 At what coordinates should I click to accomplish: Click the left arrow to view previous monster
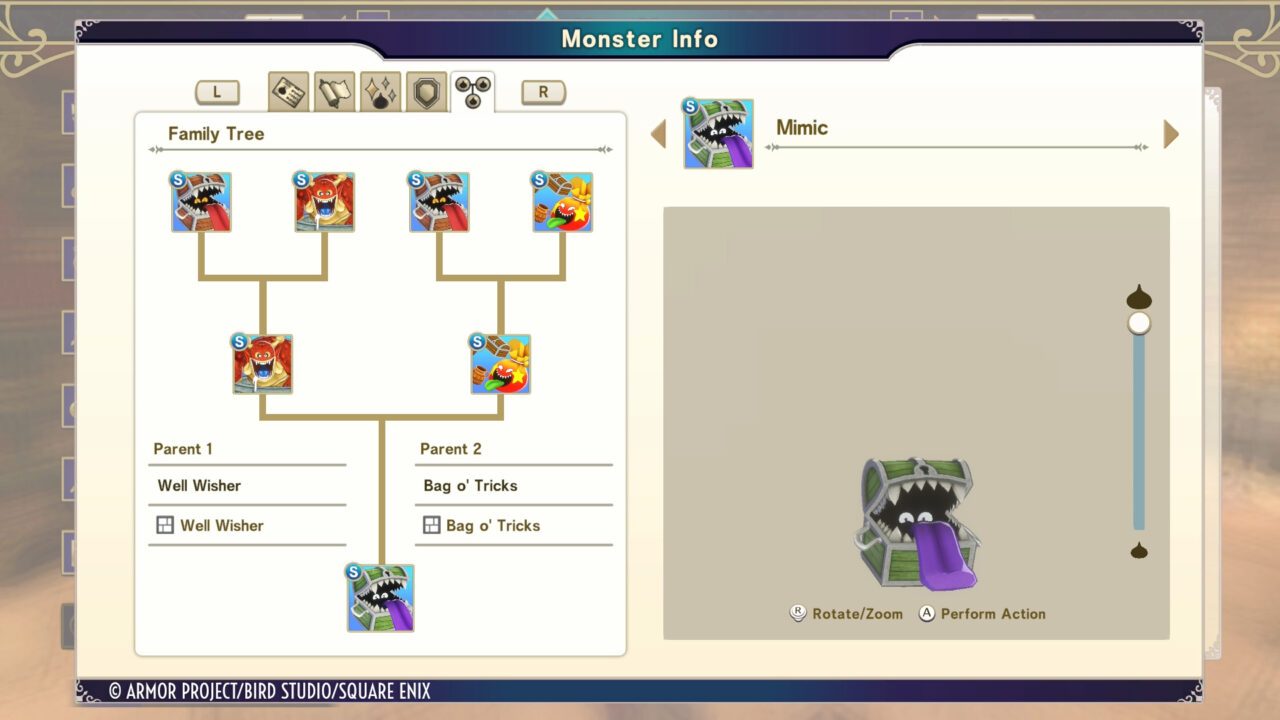659,133
